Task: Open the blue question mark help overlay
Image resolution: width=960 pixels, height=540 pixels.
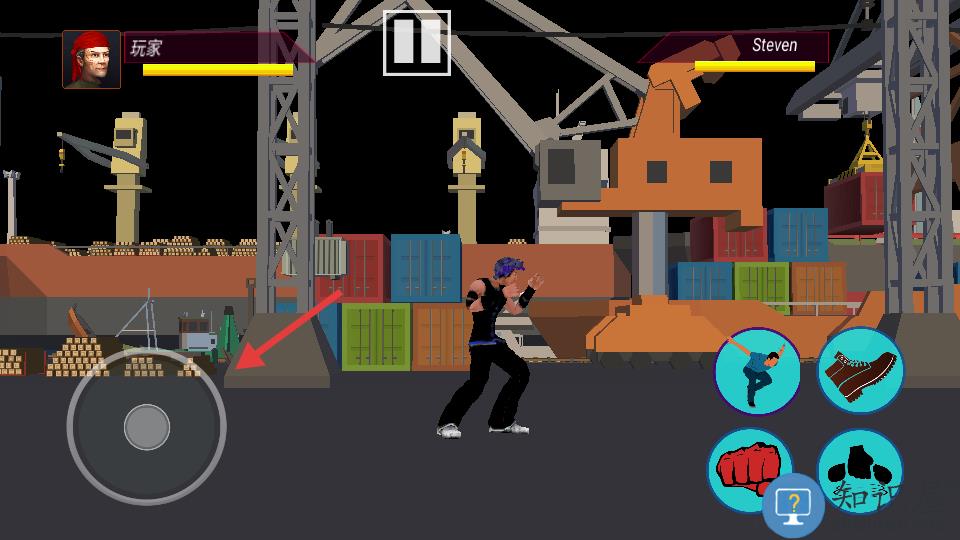Action: click(x=794, y=506)
